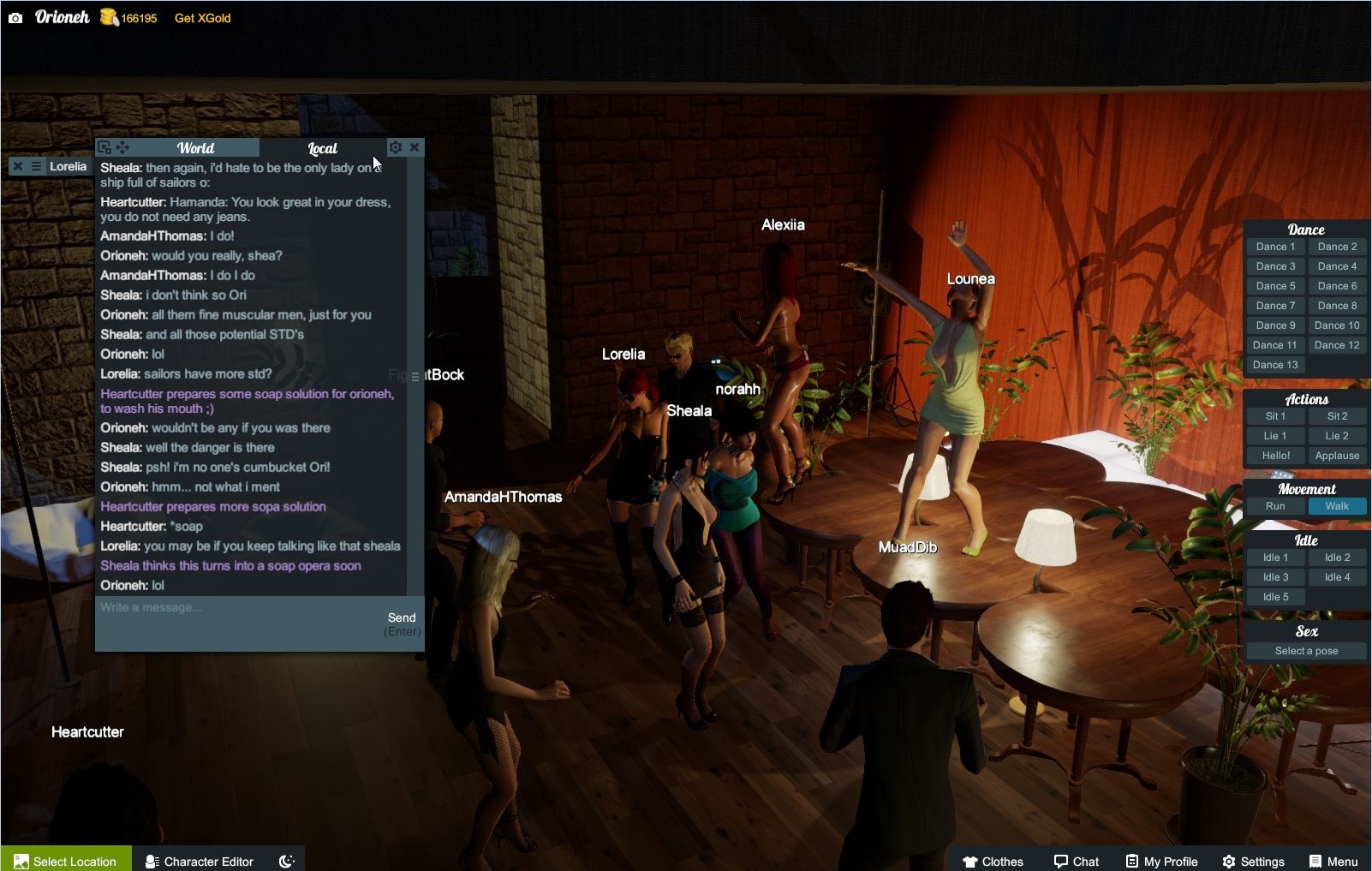This screenshot has height=871, width=1372.
Task: Open the night mode moon icon
Action: point(286,860)
